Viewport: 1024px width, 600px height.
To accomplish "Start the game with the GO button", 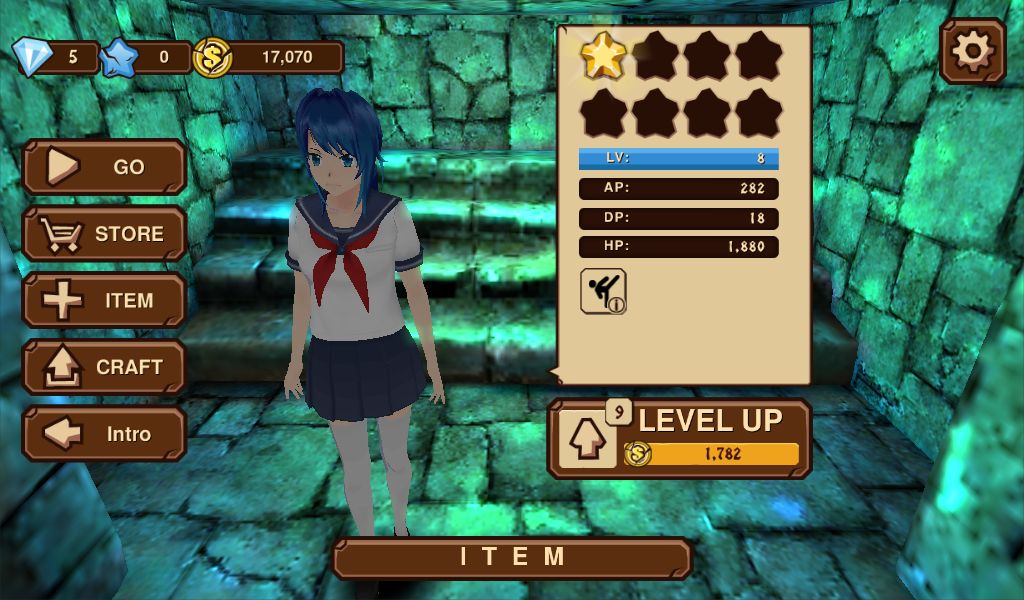I will [x=104, y=167].
